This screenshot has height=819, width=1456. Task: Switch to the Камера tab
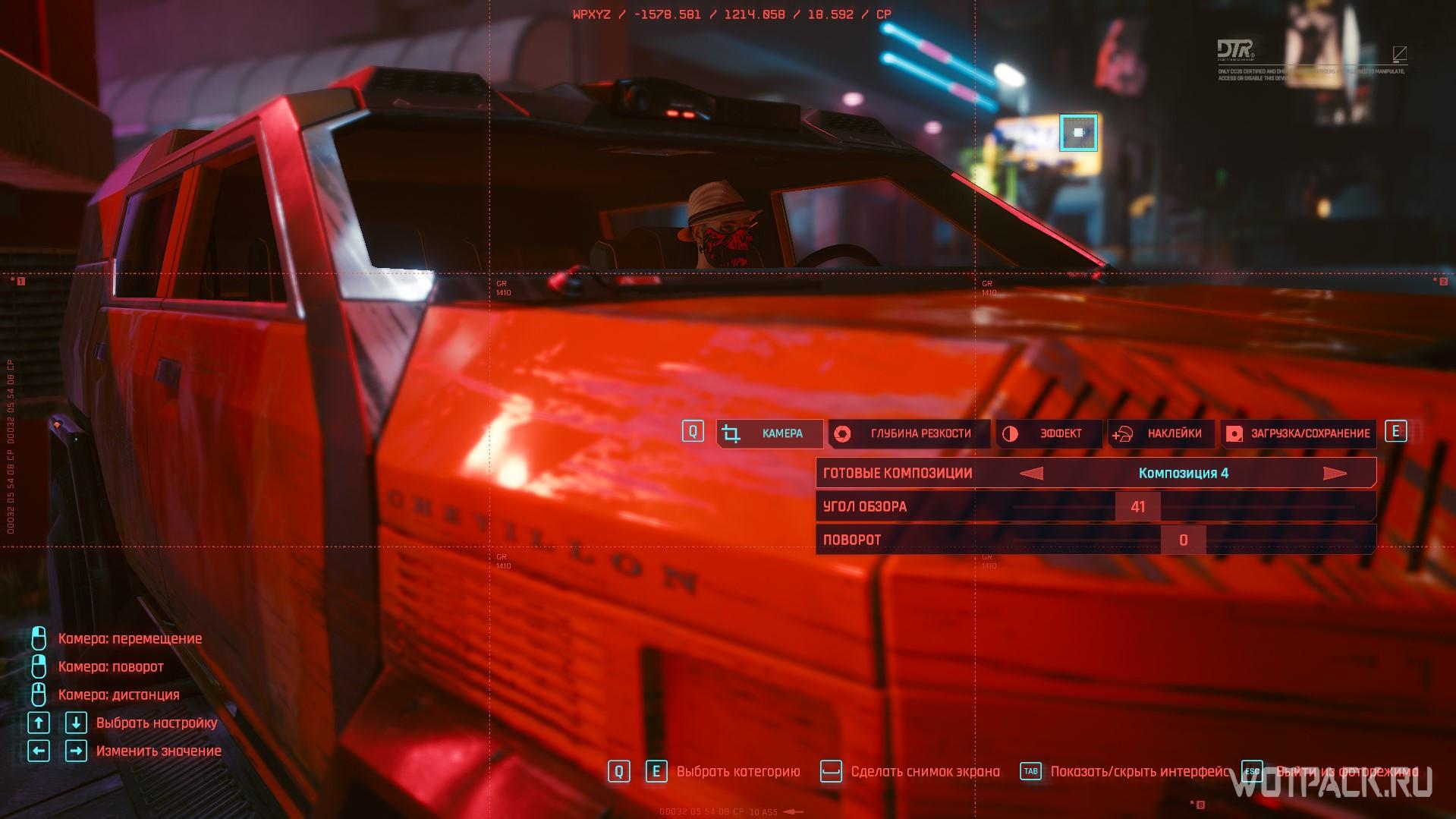click(x=770, y=433)
